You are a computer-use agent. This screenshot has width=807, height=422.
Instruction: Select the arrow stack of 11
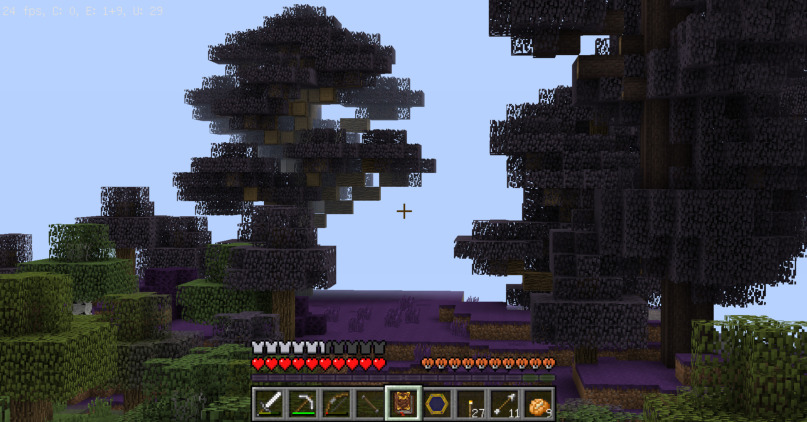tap(505, 404)
